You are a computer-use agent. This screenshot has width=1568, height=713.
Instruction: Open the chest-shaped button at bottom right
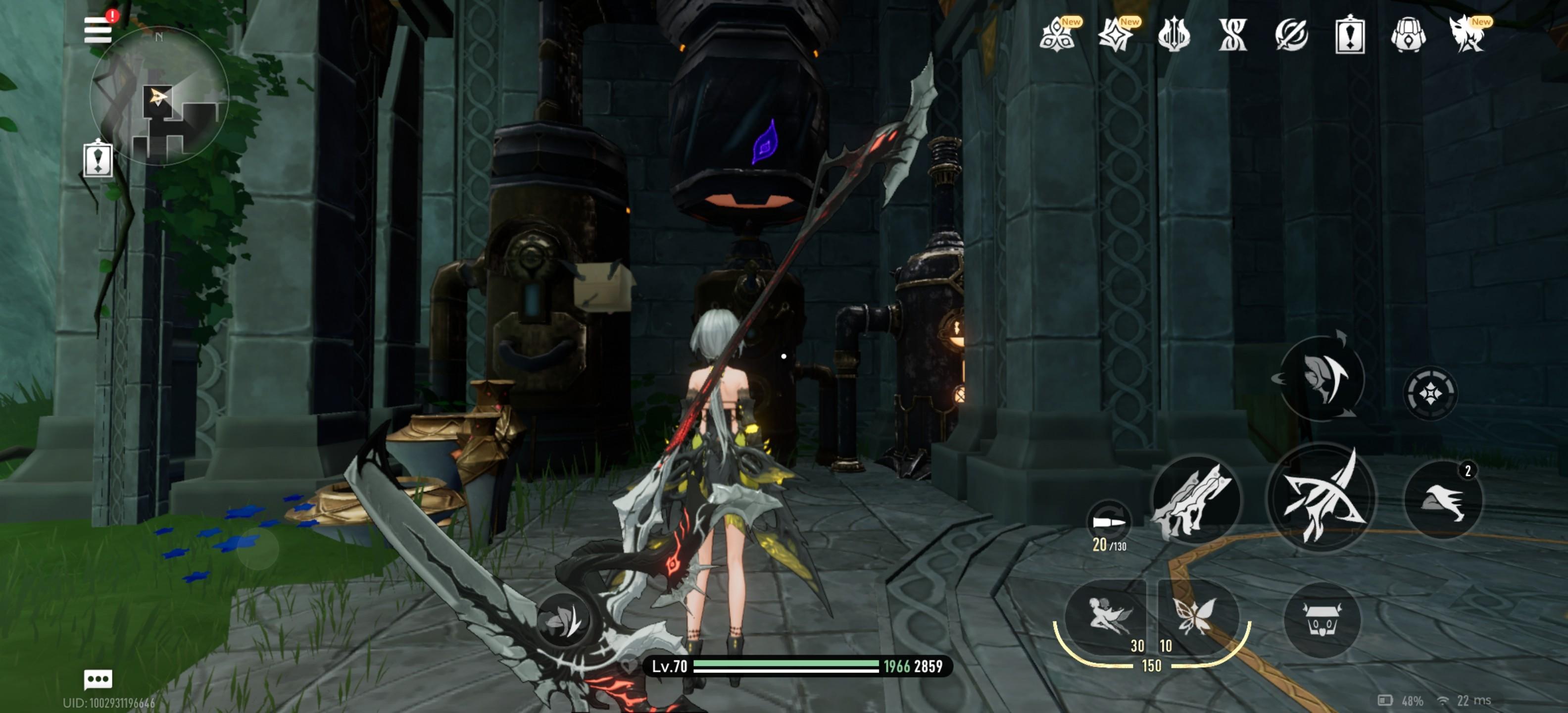click(1321, 620)
